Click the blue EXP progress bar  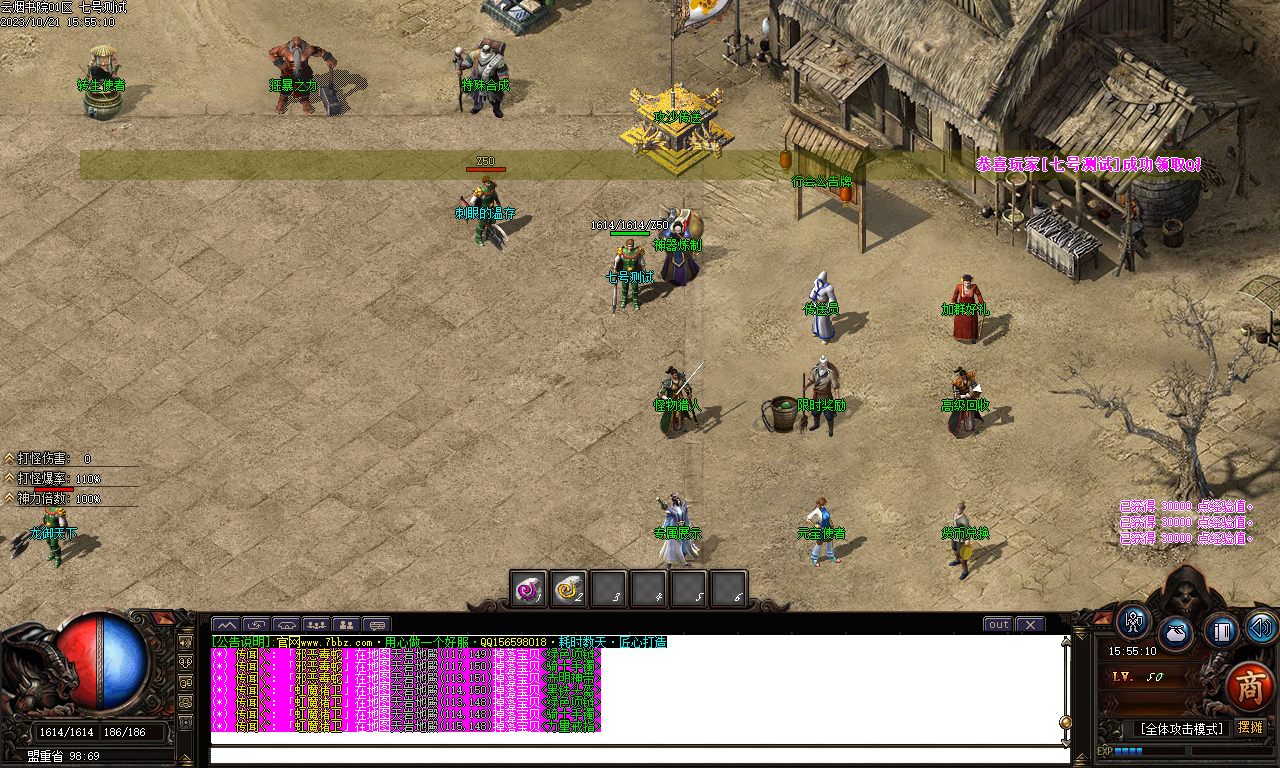[1128, 750]
